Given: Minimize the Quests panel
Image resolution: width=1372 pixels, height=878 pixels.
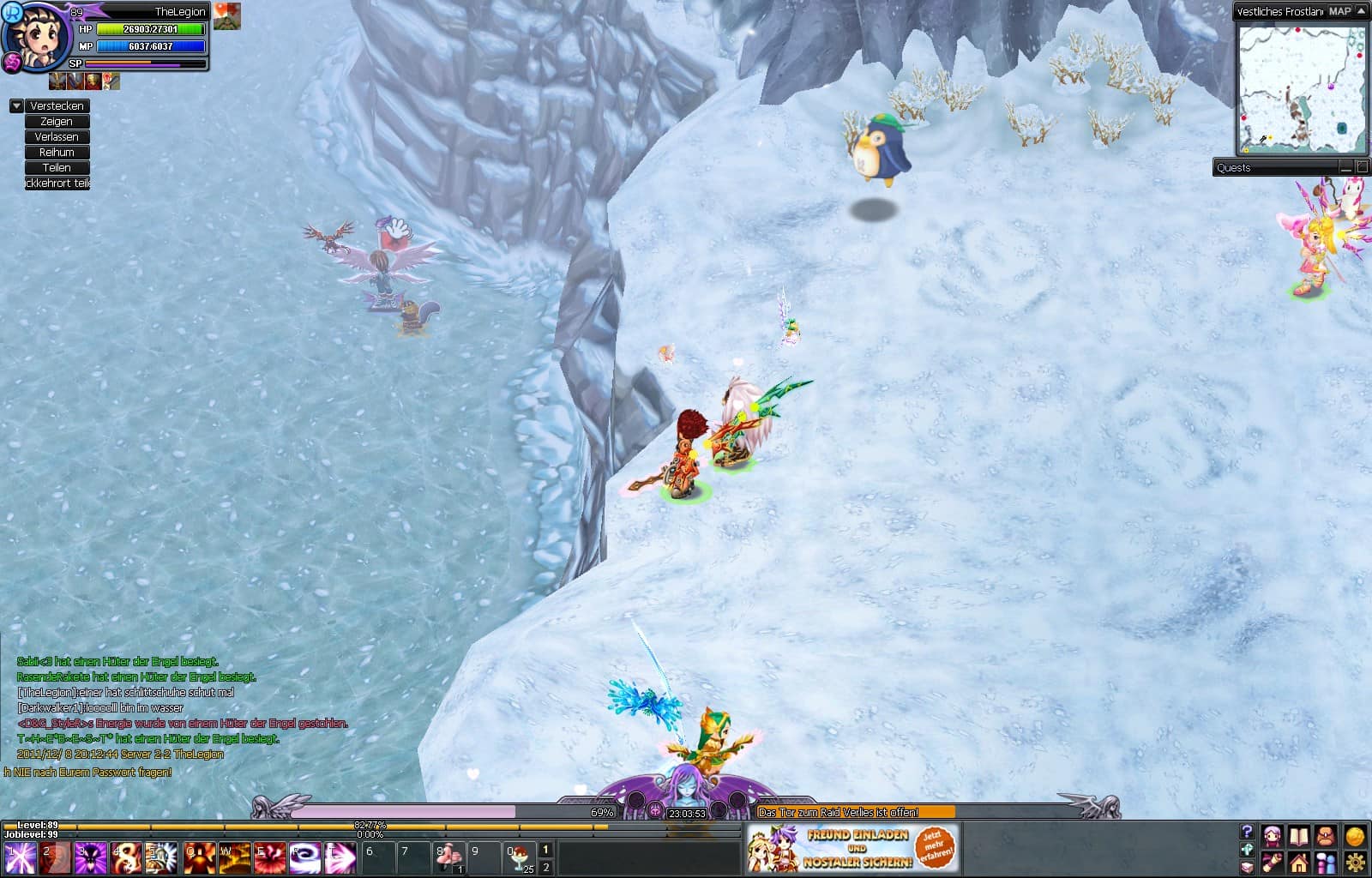Looking at the screenshot, I should tap(1345, 167).
